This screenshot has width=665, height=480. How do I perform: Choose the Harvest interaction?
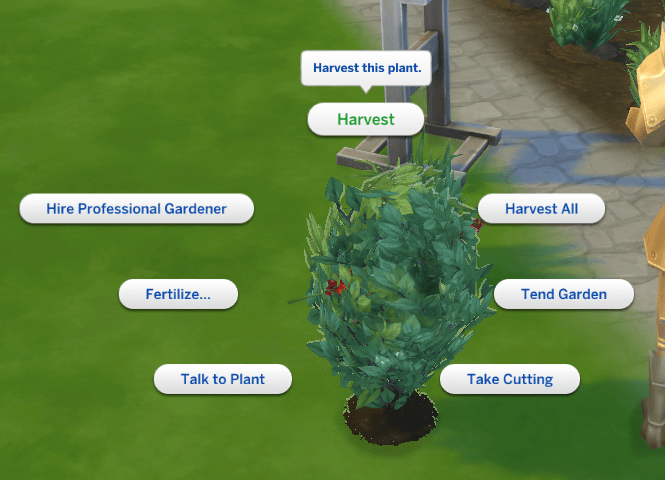[x=365, y=119]
